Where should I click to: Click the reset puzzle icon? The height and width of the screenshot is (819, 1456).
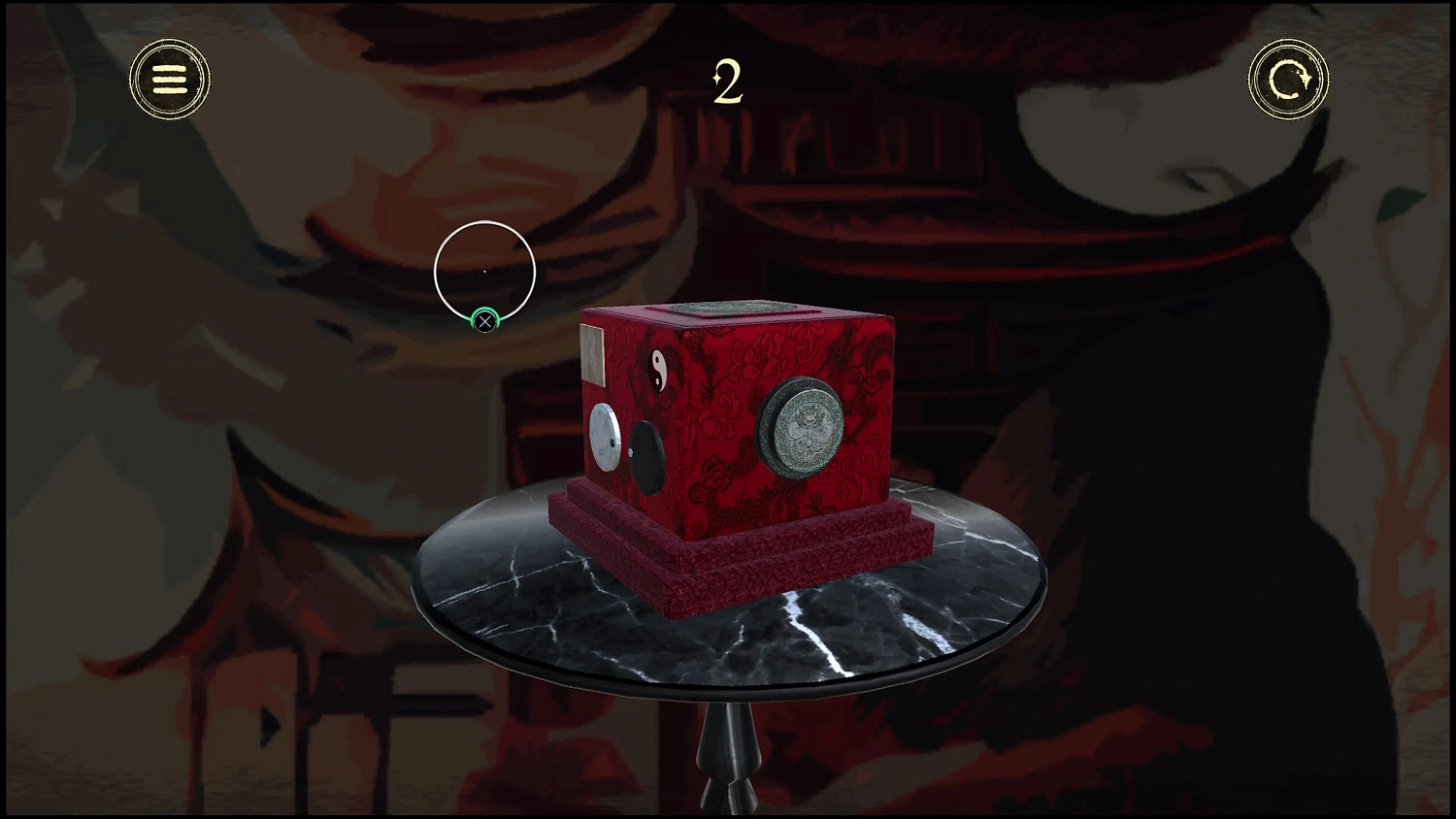tap(1288, 79)
